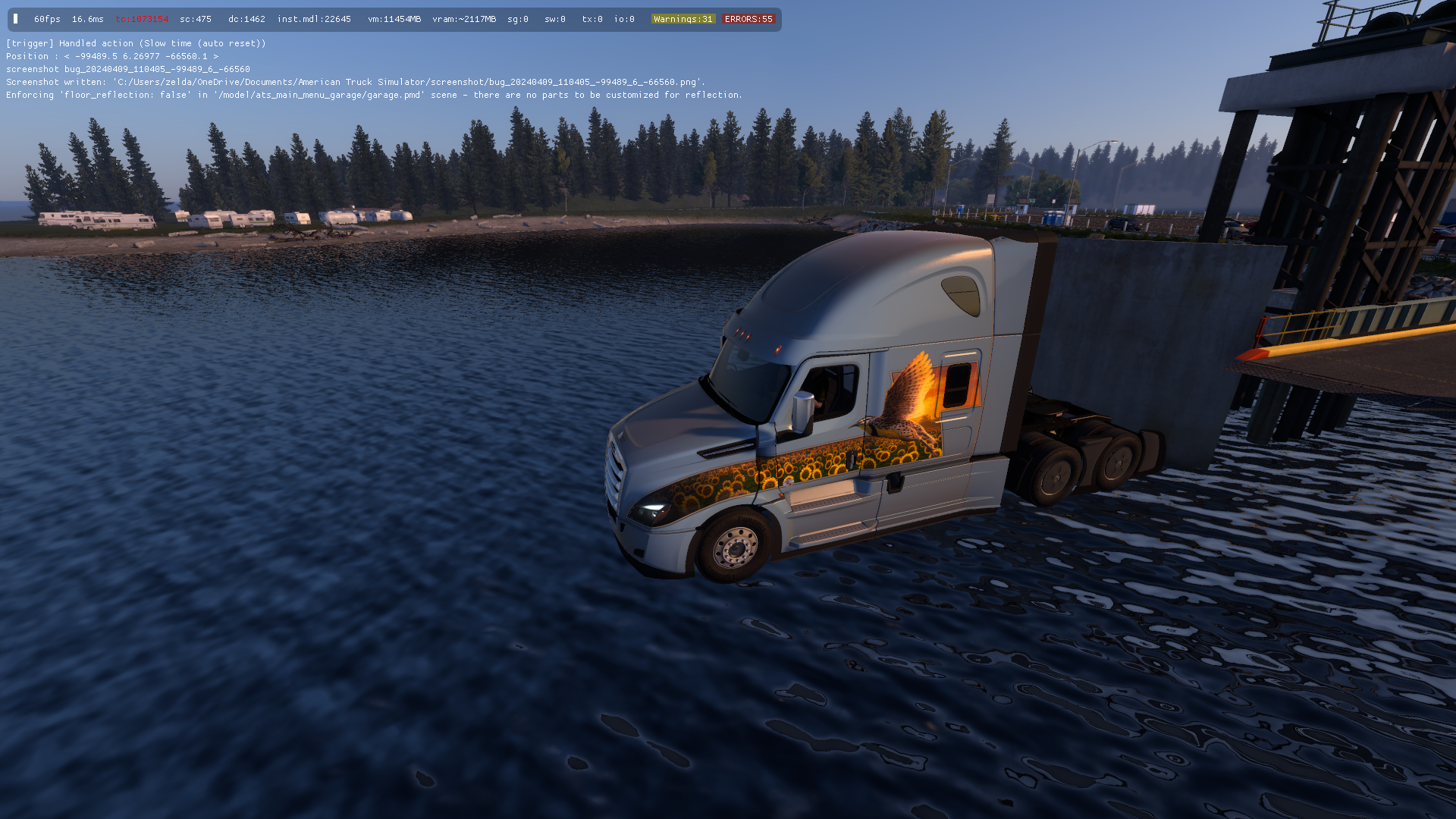Viewport: 1456px width, 819px height.
Task: Toggle the sg:0 stat display
Action: pyautogui.click(x=517, y=19)
